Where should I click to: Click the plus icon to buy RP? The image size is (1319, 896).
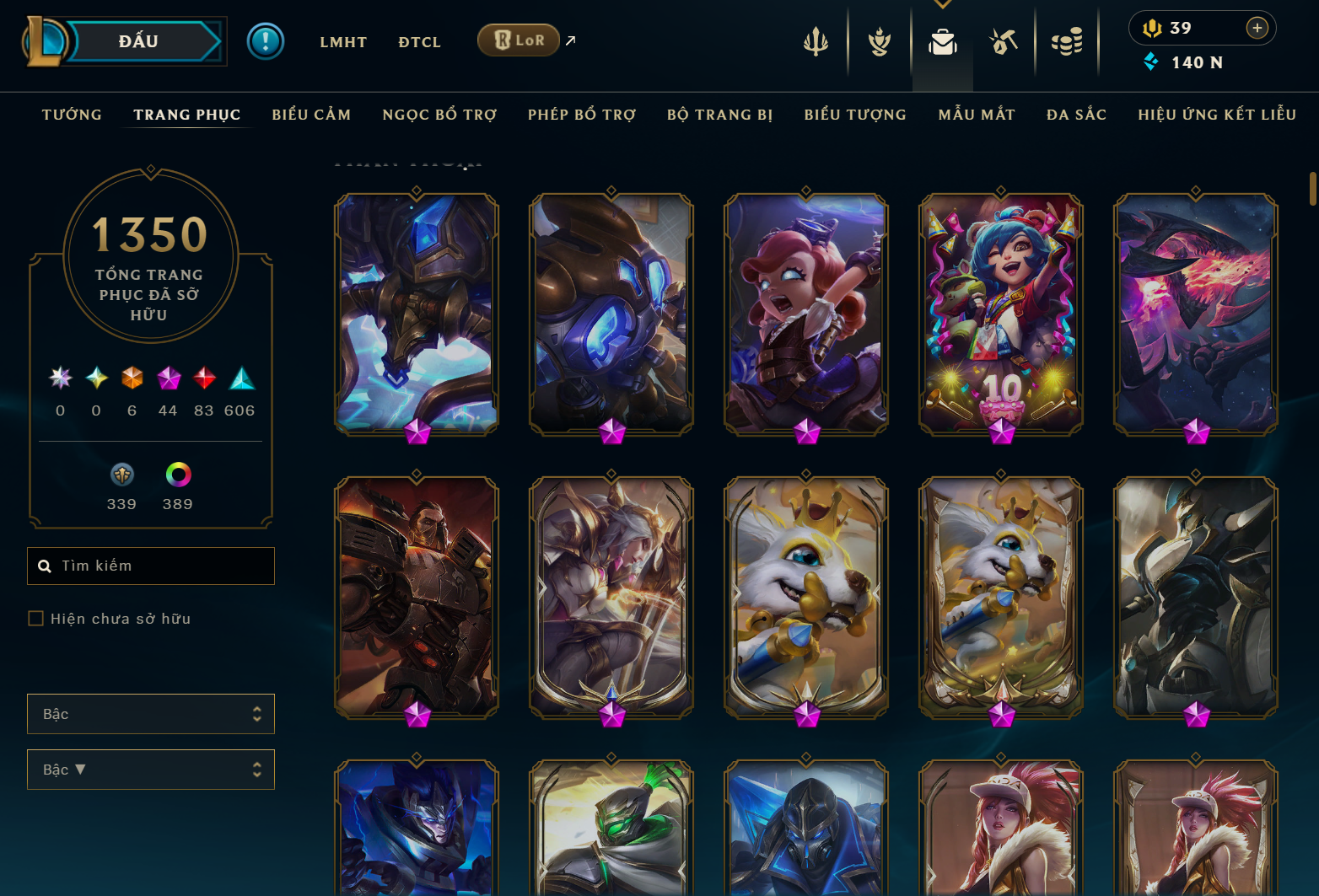point(1257,28)
